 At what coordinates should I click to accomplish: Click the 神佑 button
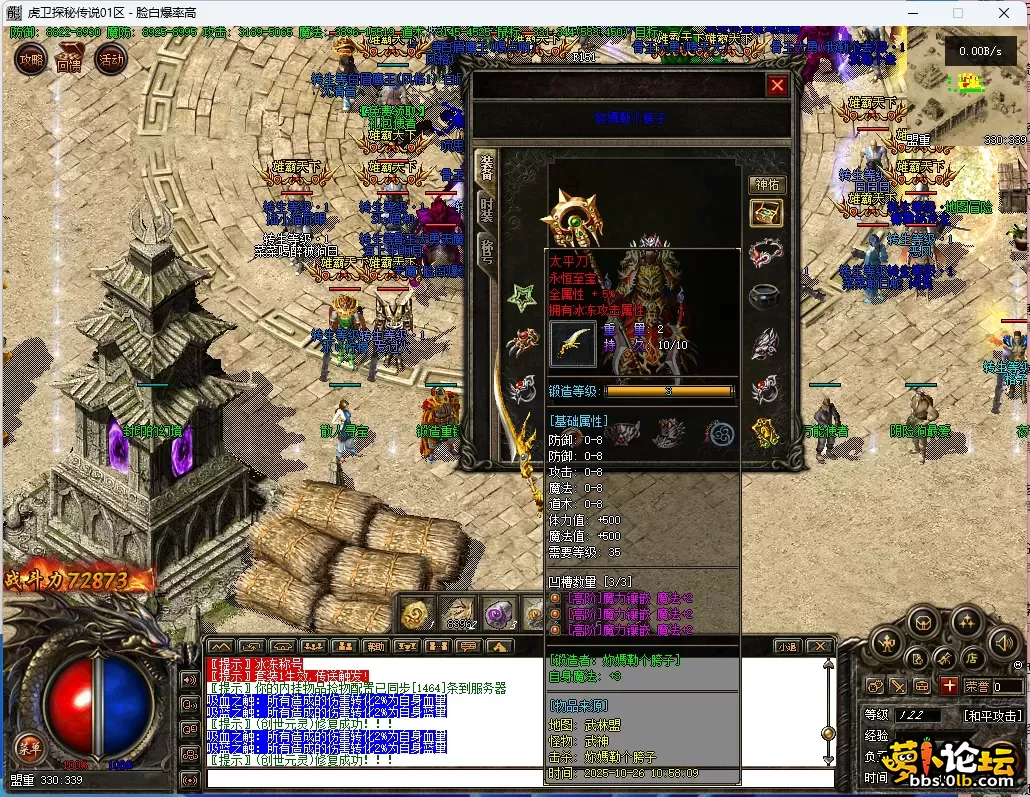(765, 185)
